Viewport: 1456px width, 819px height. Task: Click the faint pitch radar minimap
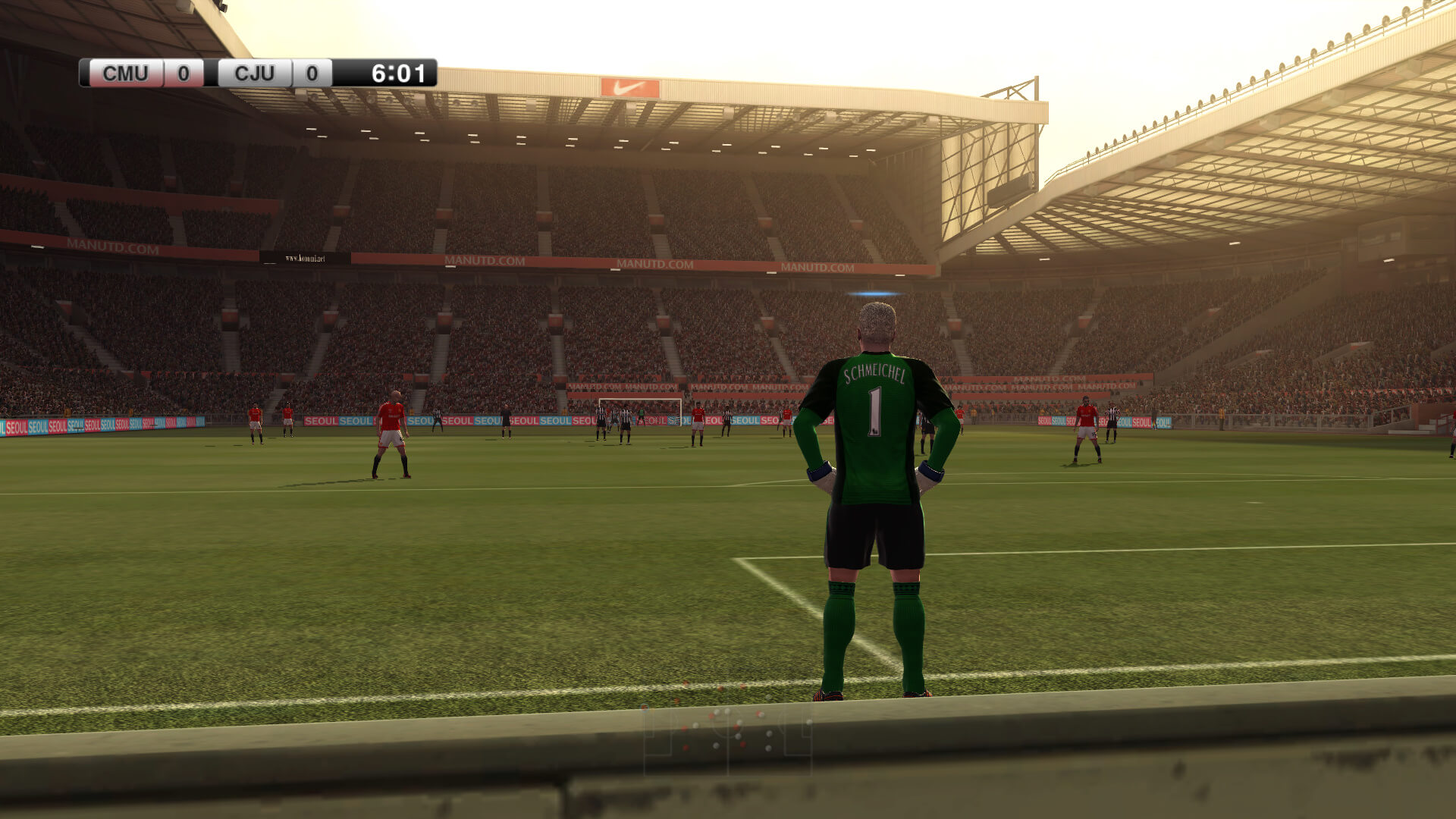tap(728, 739)
